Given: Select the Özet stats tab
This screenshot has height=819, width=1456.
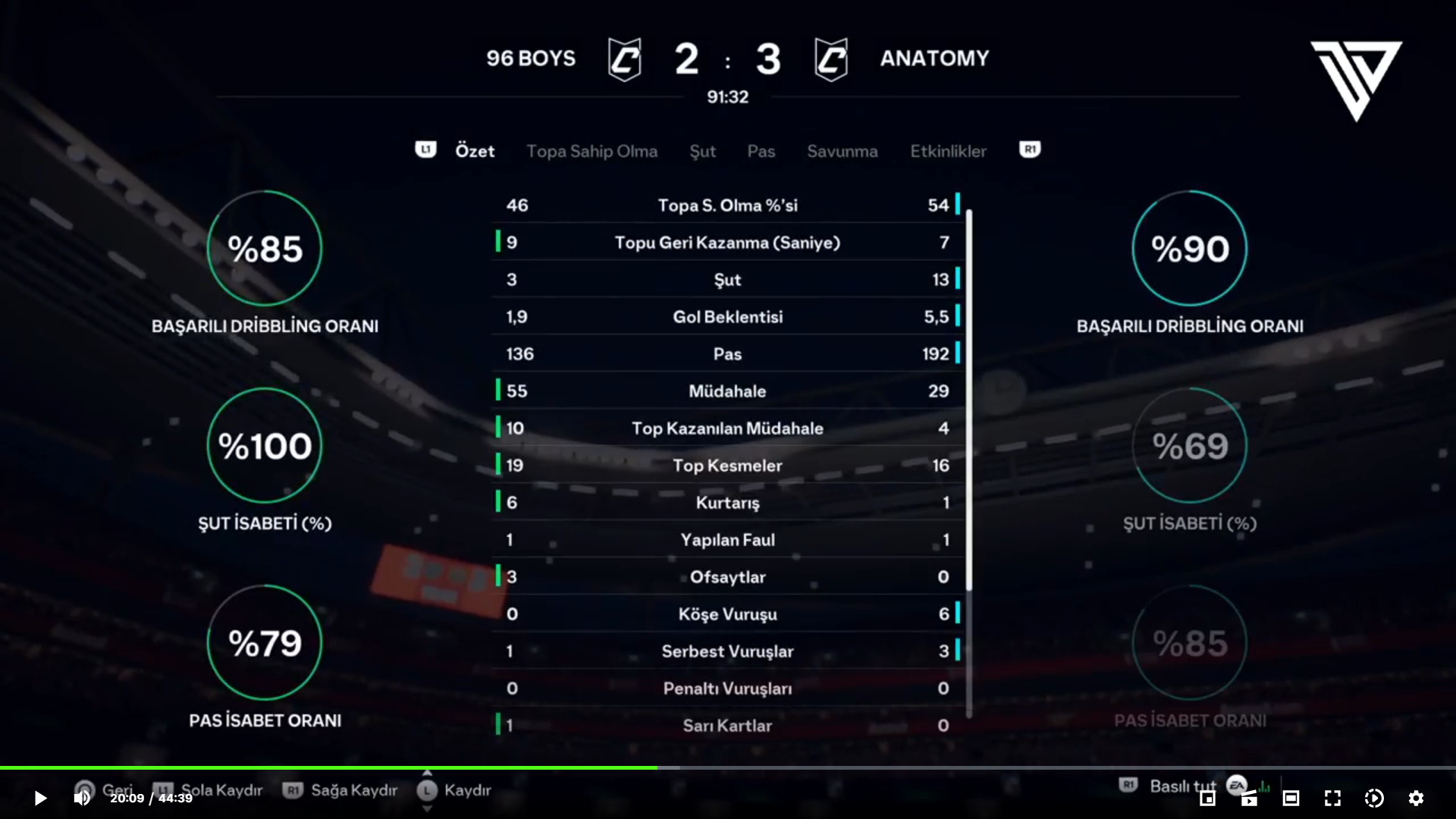Looking at the screenshot, I should click(475, 151).
